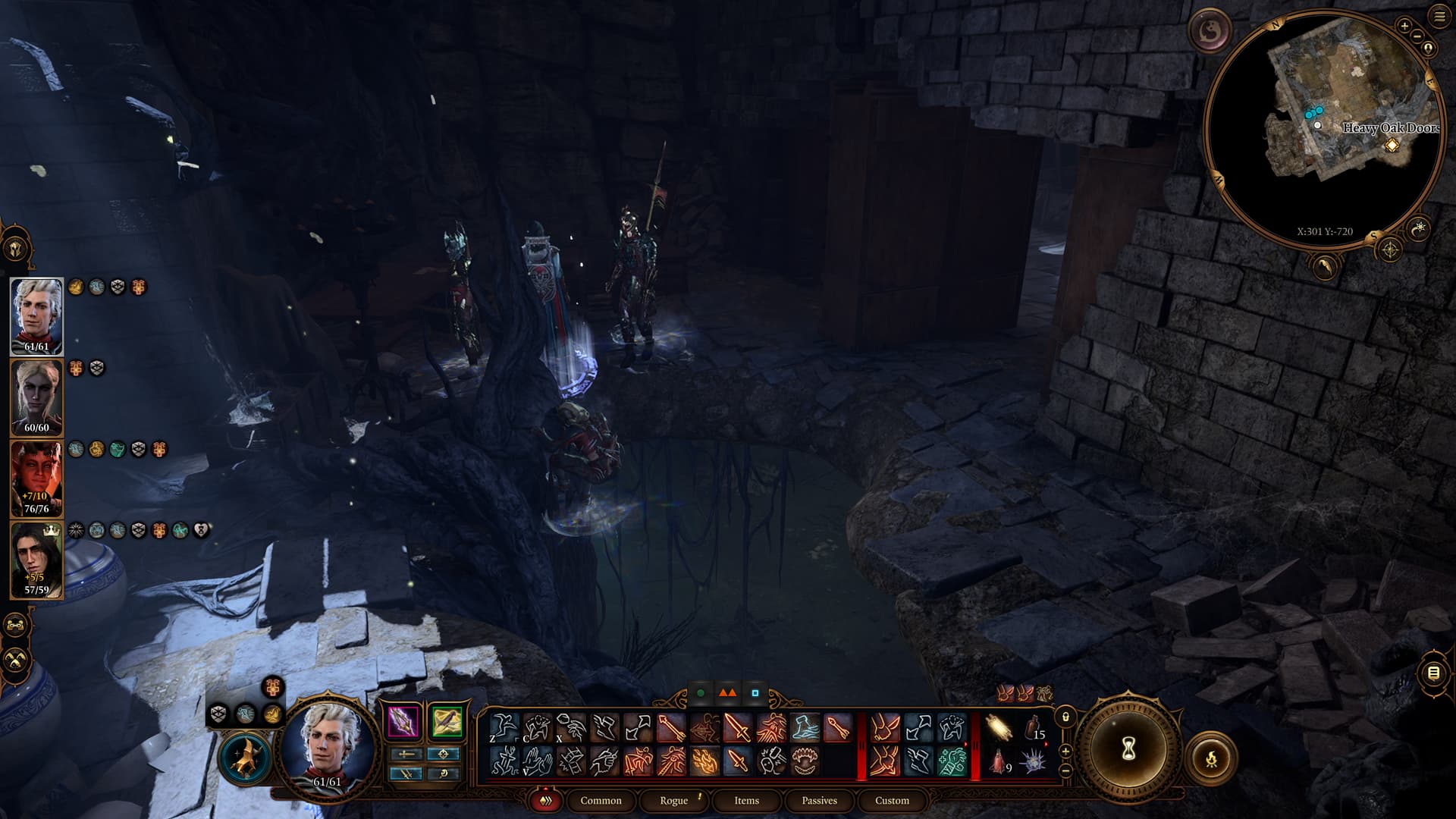Screen dimensions: 1456x819
Task: Open the journal button on right edge
Action: pos(1433,673)
